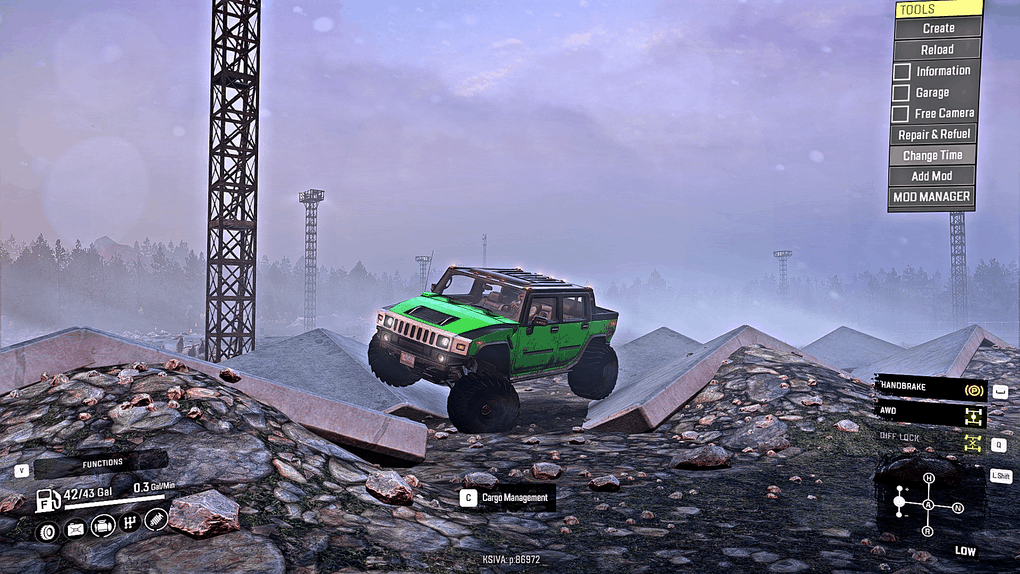Choose Add Mod in Tools

[x=933, y=176]
